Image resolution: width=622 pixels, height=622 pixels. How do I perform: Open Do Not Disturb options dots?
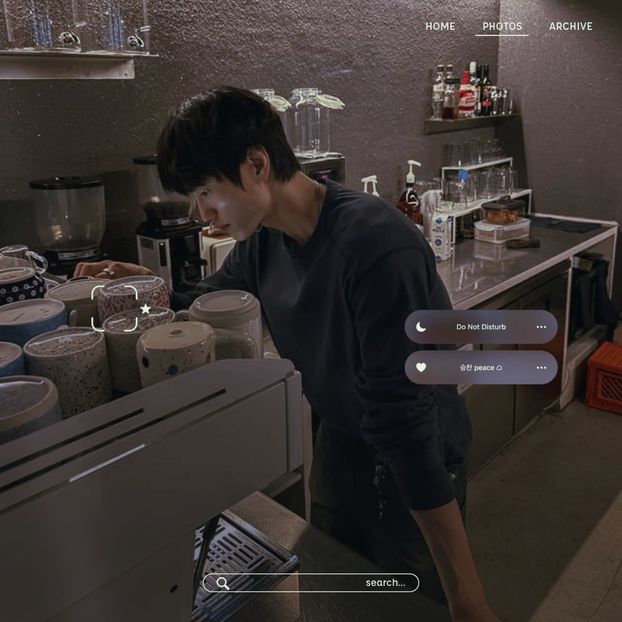[541, 327]
